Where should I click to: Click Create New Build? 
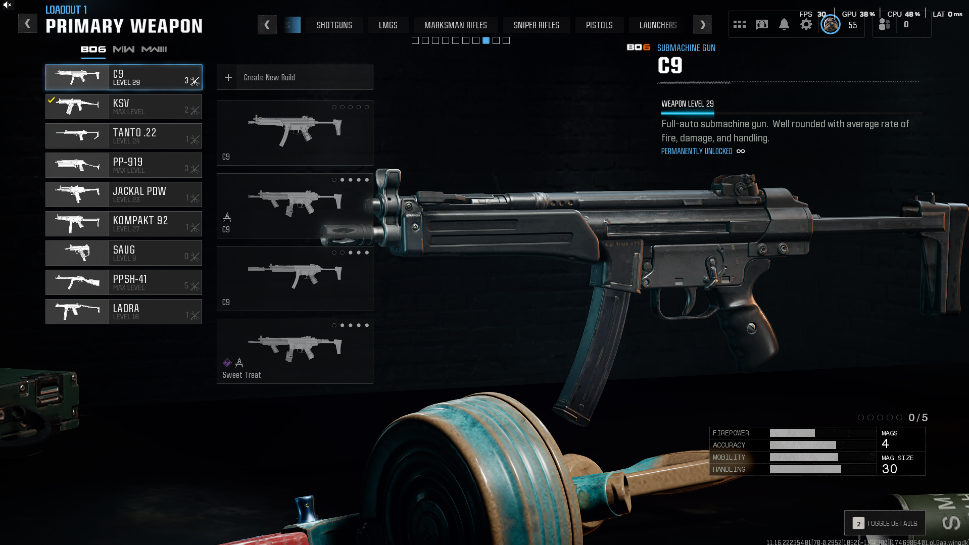pyautogui.click(x=295, y=77)
